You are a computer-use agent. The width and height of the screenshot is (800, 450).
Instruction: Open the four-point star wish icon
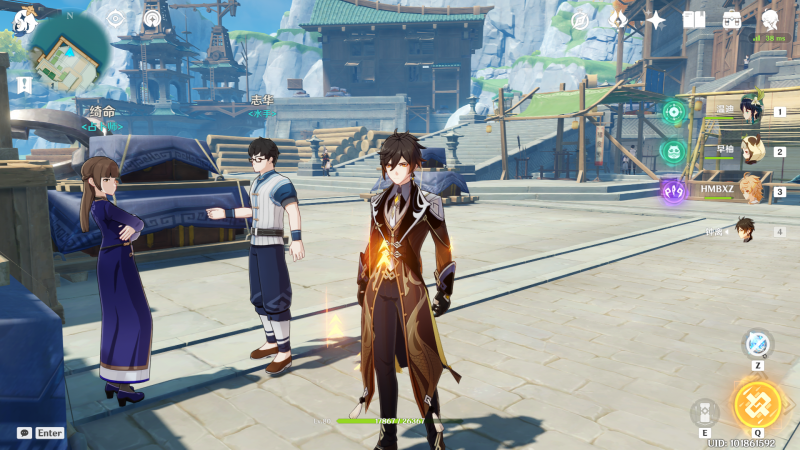[656, 19]
